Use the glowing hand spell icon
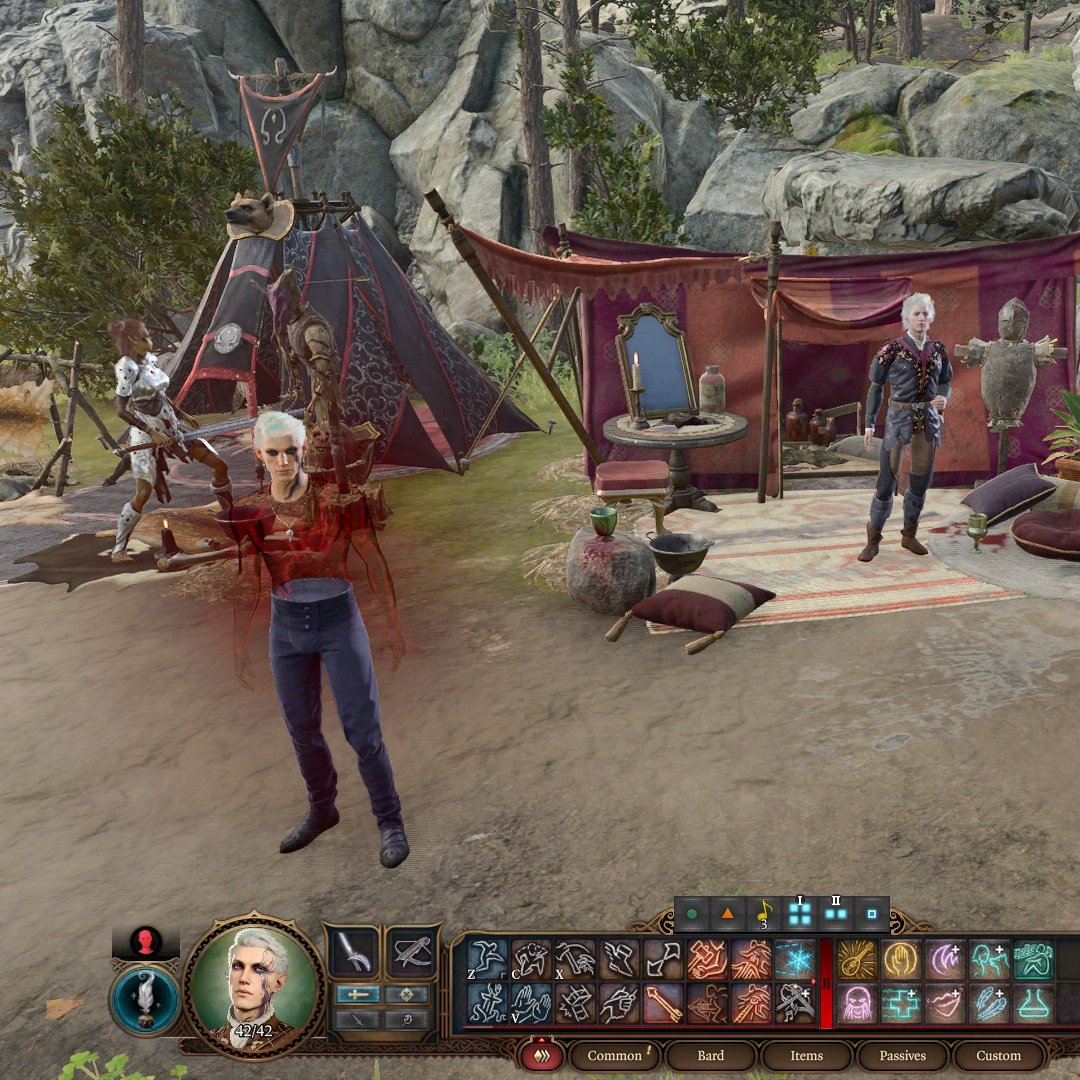 [x=901, y=959]
